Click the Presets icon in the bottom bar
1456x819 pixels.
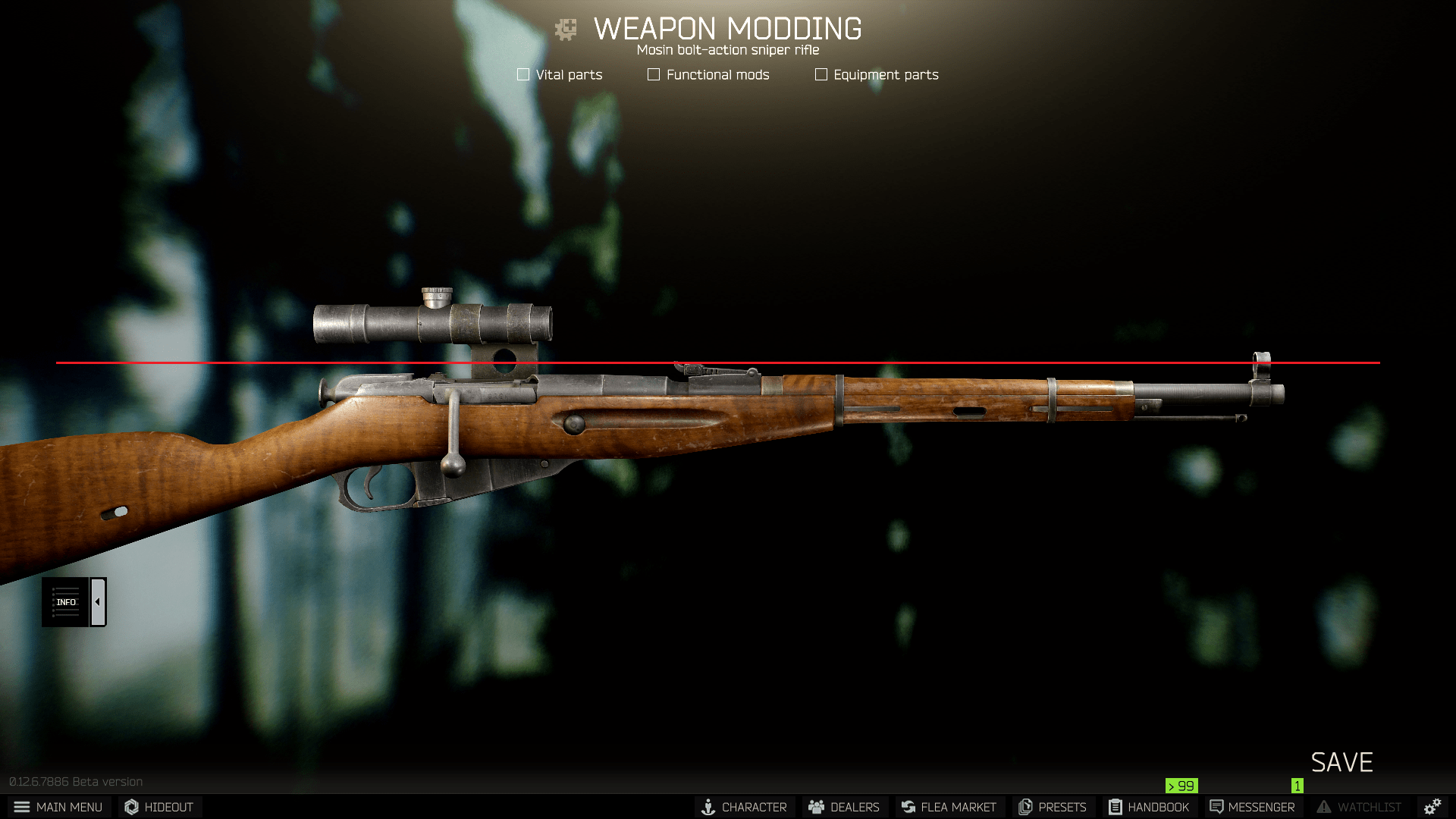(1025, 807)
